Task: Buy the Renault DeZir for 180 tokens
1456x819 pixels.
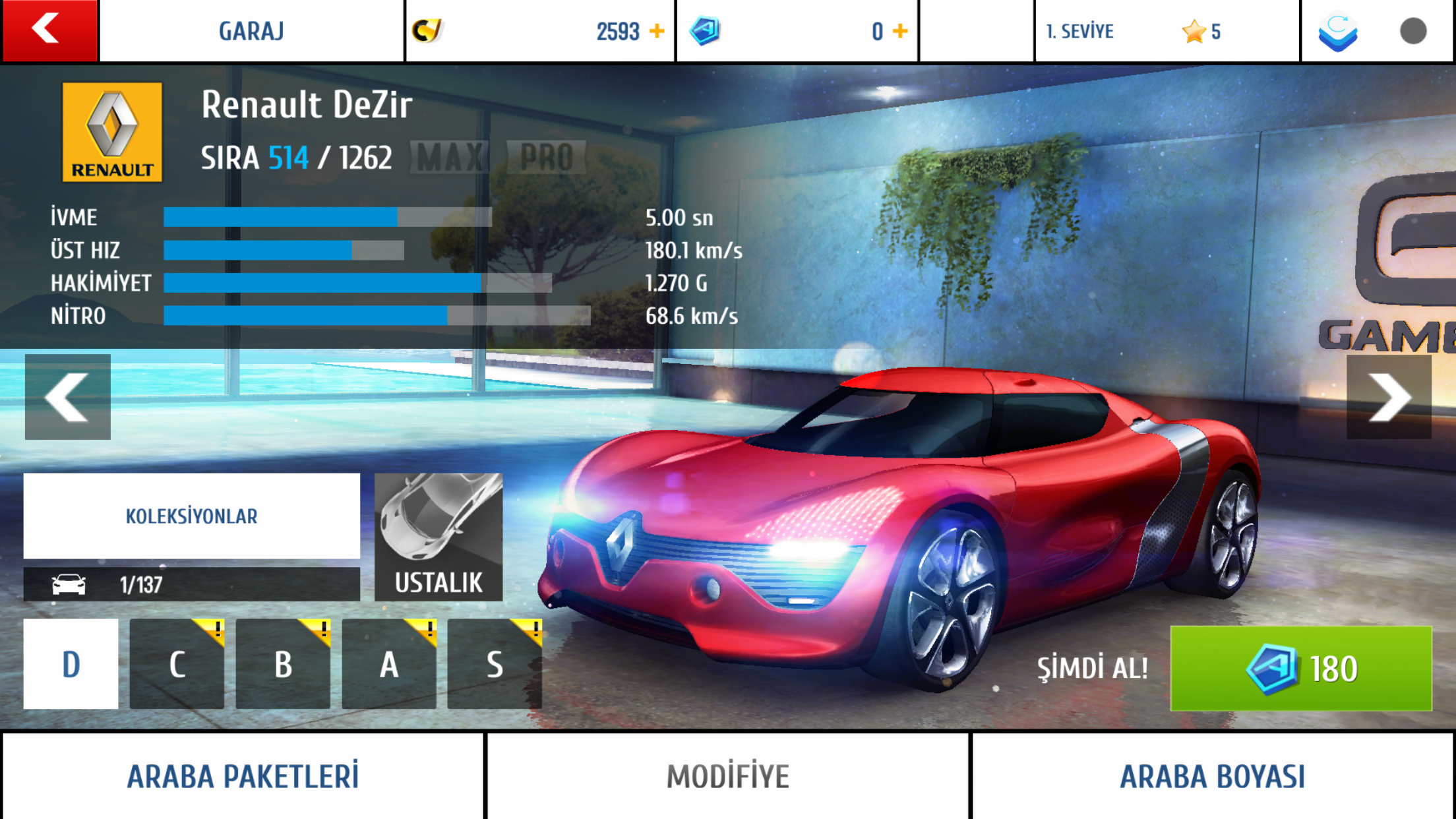Action: click(1300, 669)
